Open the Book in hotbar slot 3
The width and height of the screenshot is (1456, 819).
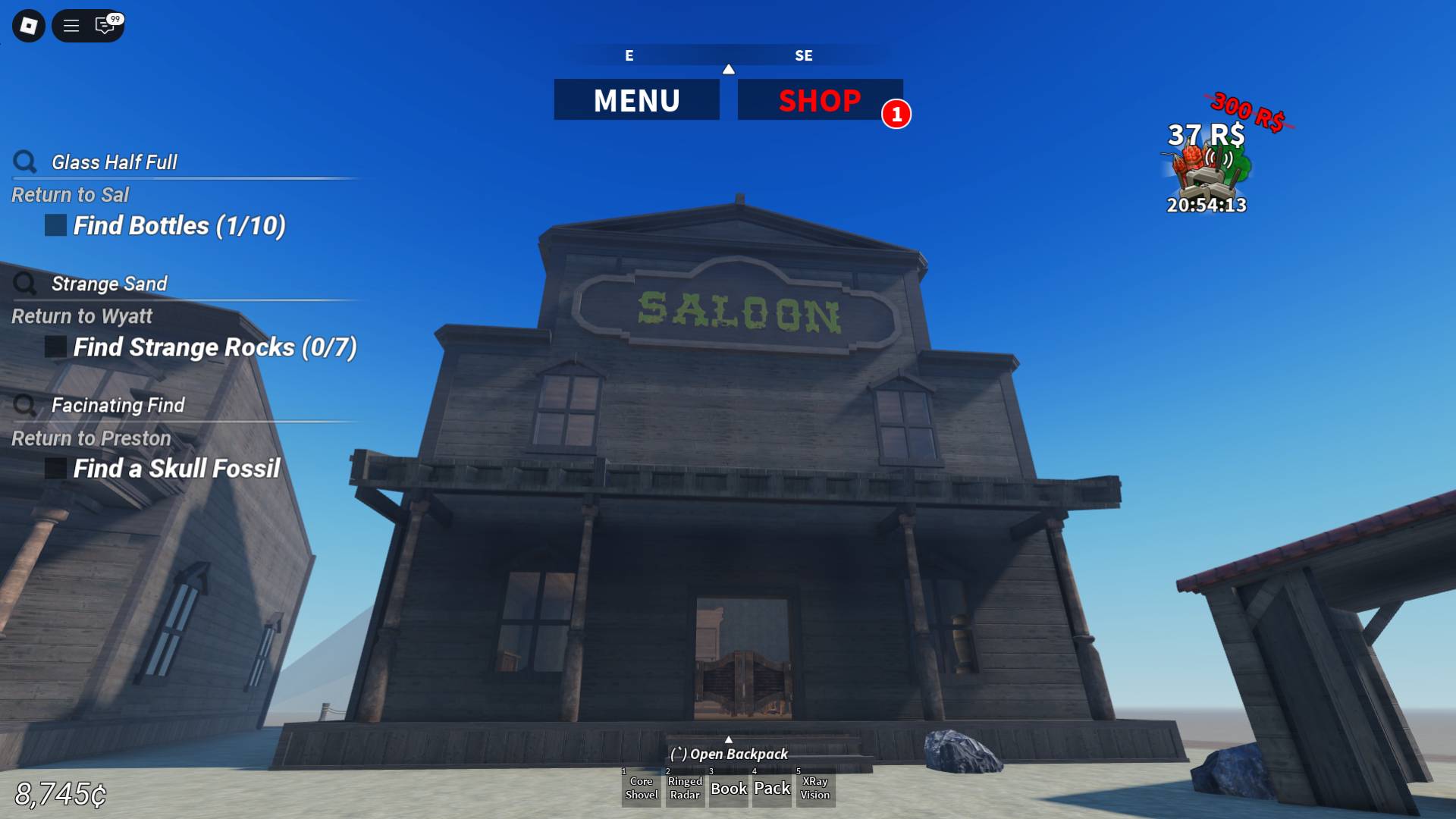(x=728, y=789)
